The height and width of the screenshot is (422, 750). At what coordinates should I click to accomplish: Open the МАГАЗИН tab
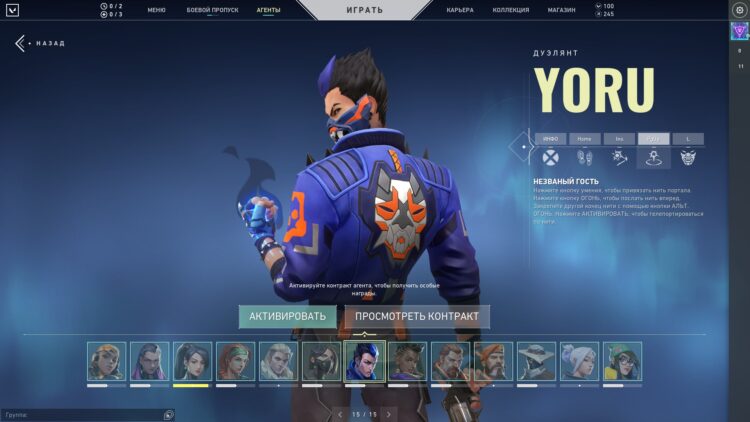pos(561,10)
